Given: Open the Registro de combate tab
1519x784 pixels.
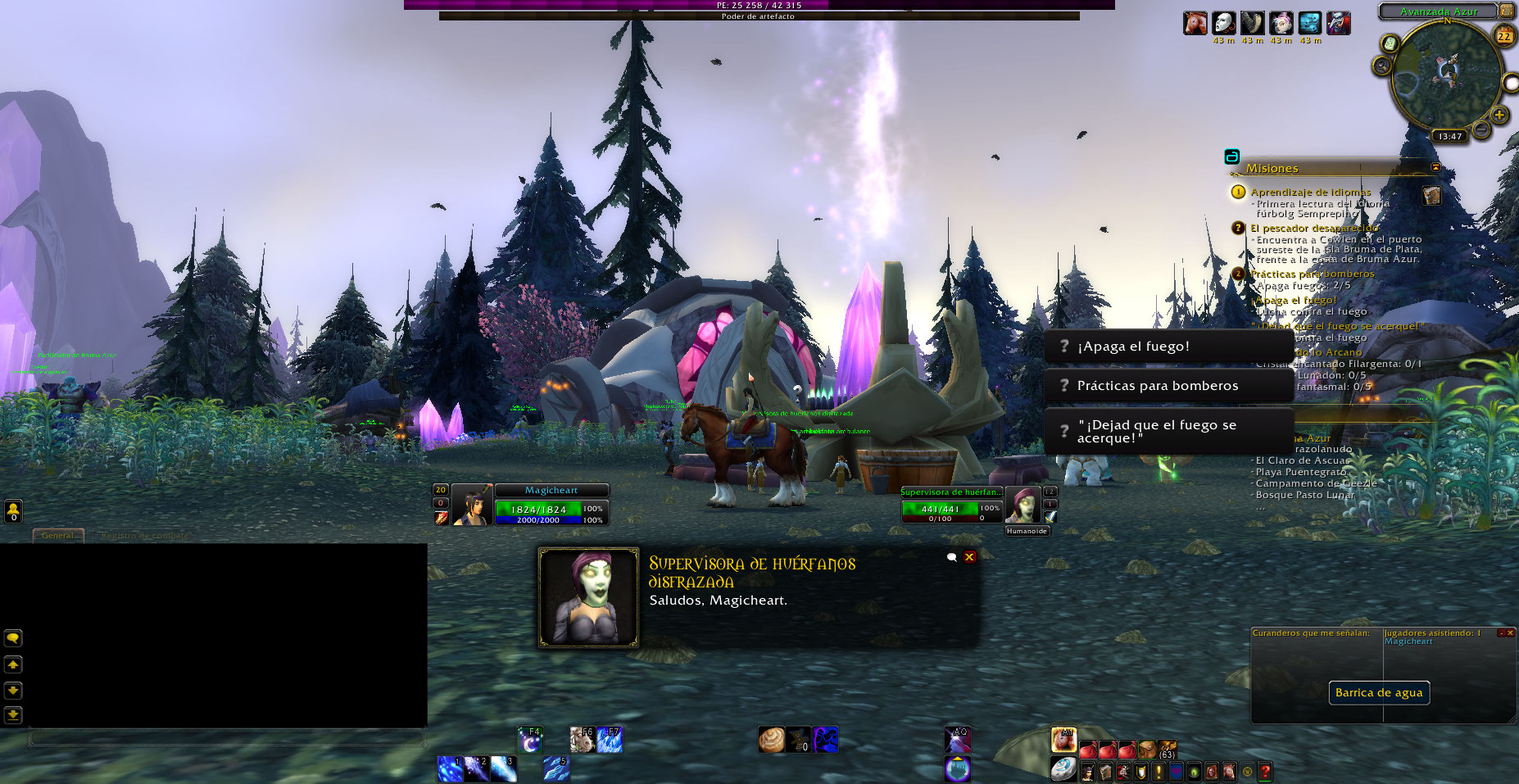Looking at the screenshot, I should 144,536.
